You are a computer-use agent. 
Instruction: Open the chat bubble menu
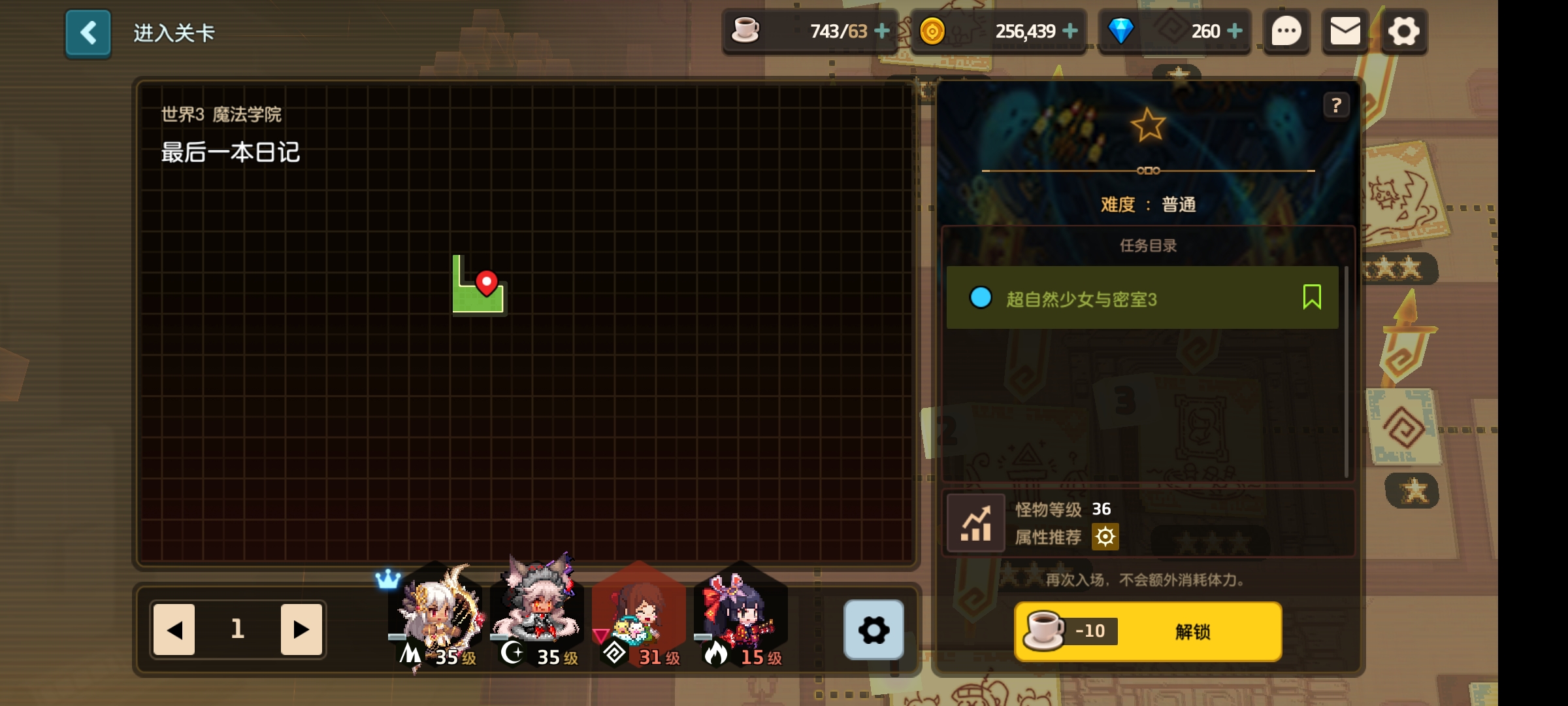(x=1286, y=31)
